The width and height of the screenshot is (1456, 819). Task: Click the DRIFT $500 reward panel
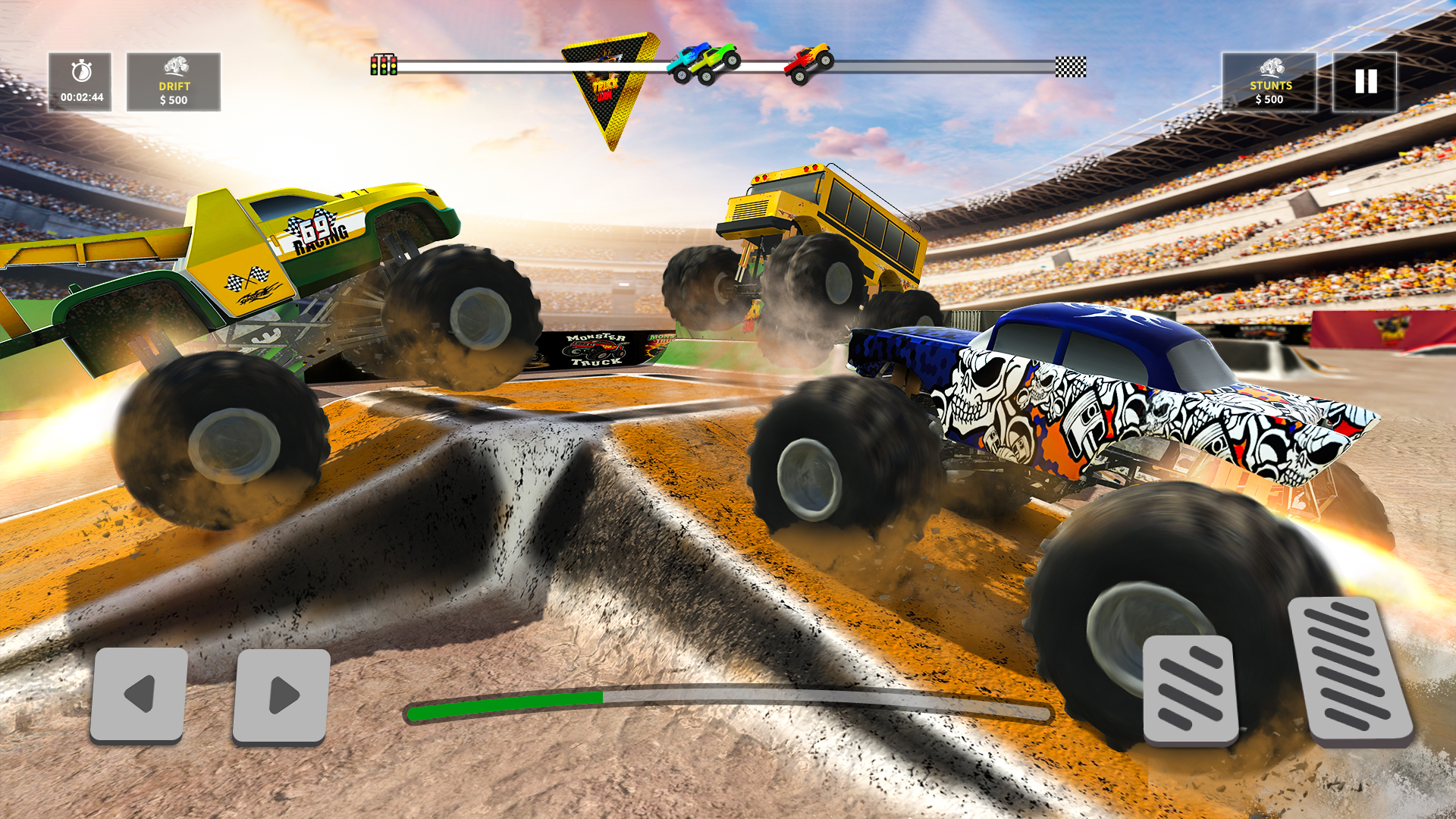(174, 83)
